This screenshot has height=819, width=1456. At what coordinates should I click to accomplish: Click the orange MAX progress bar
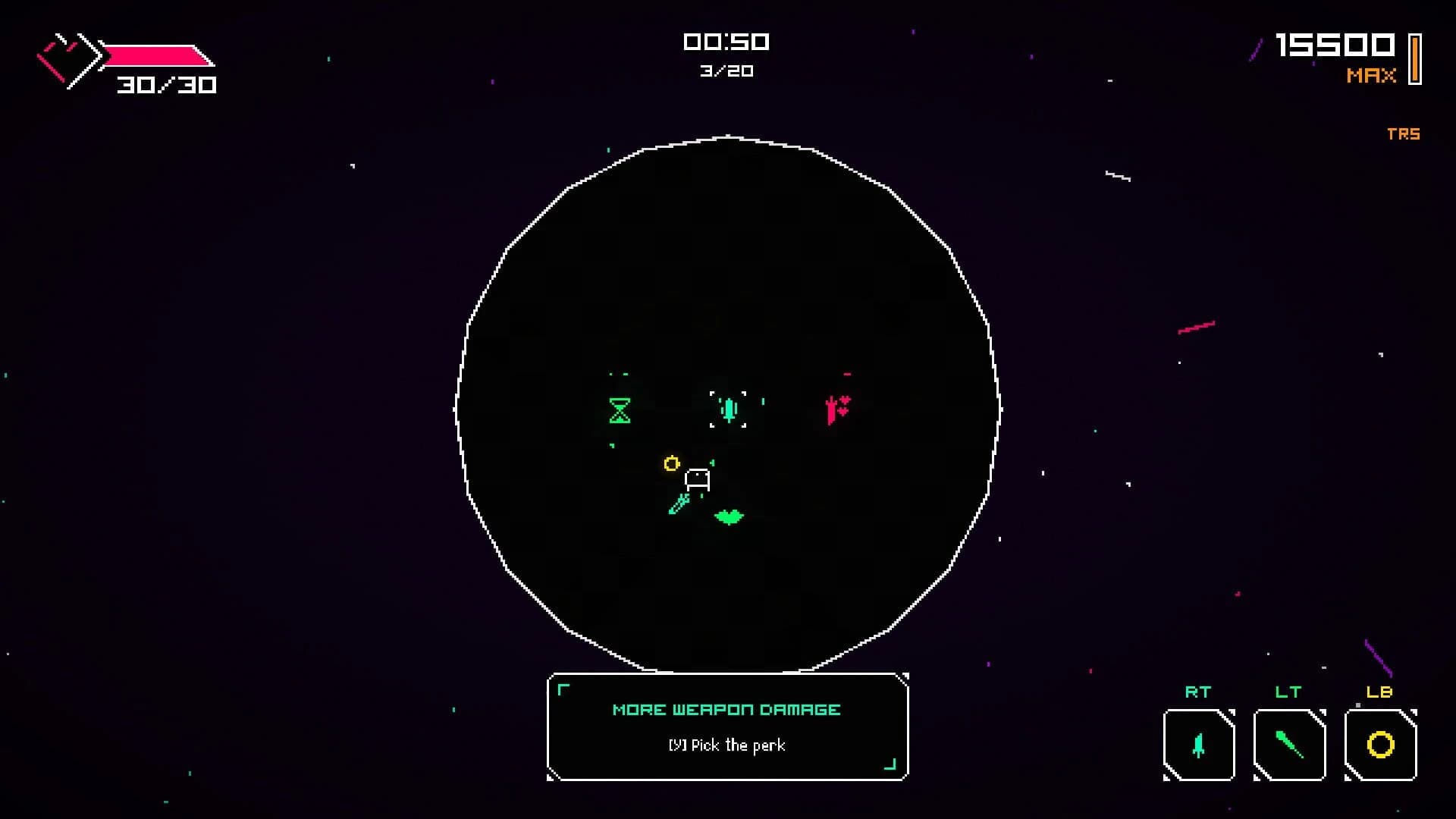1414,57
